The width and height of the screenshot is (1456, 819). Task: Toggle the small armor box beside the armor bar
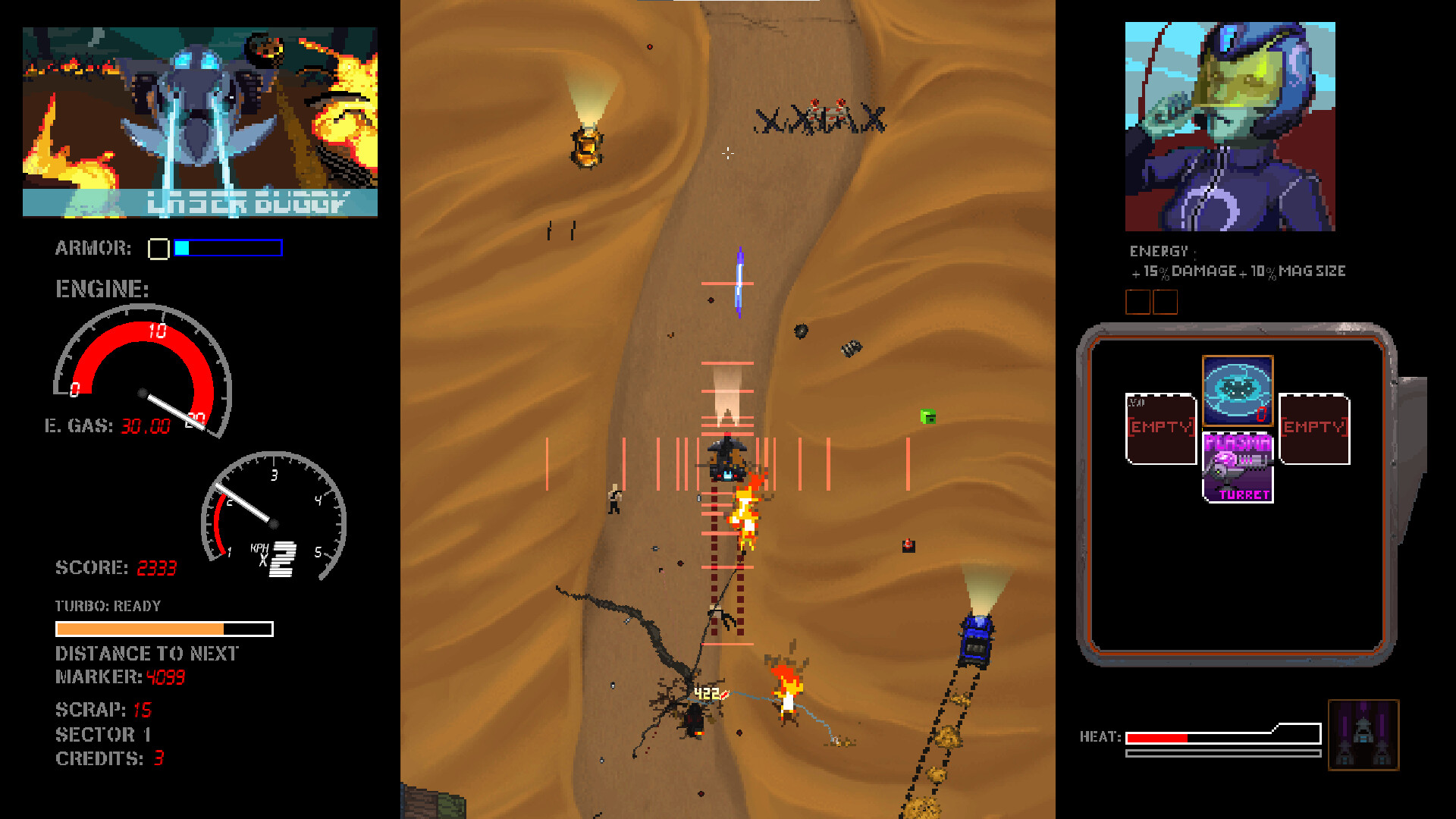click(x=158, y=248)
